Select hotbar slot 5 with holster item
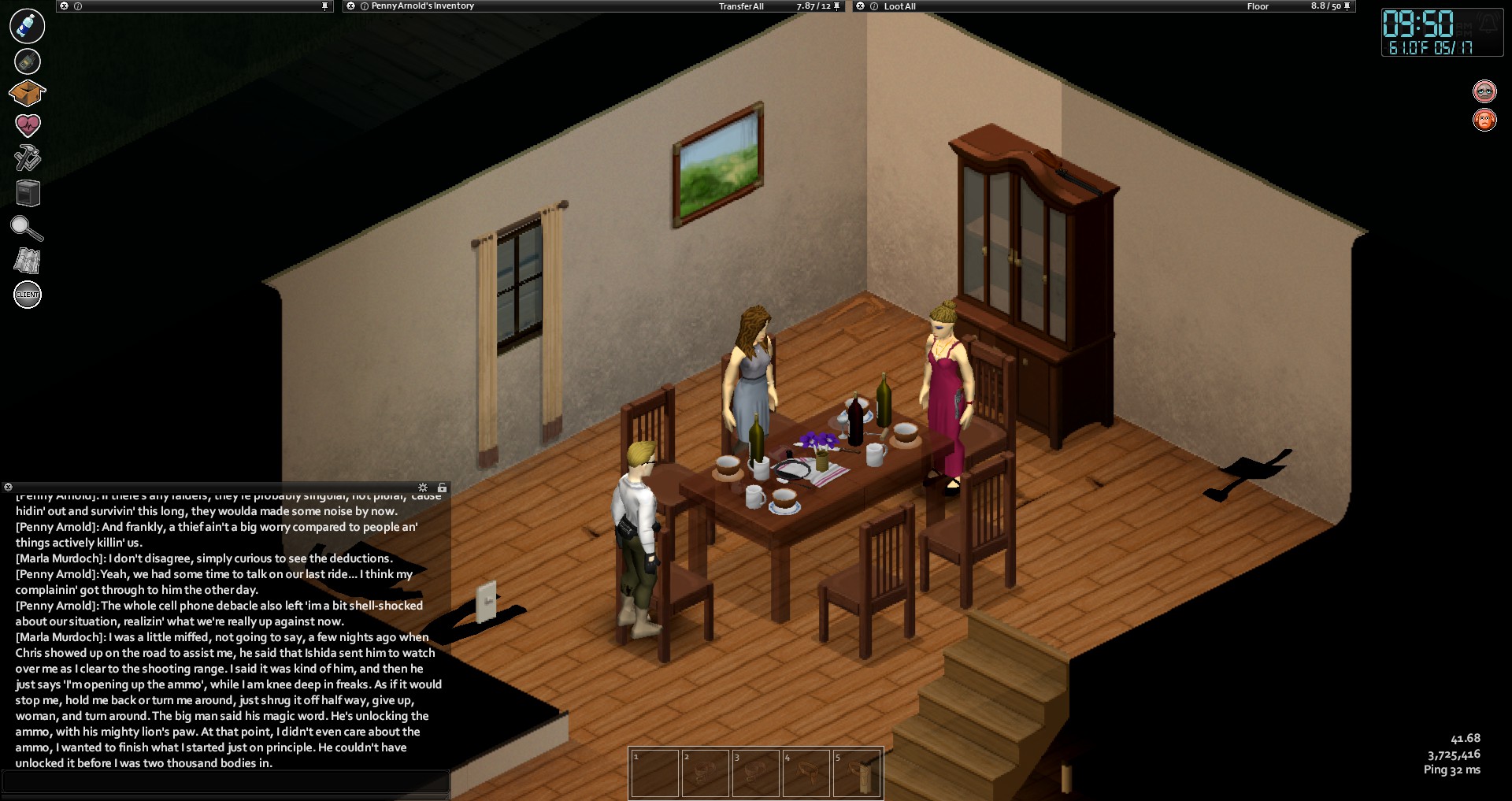Viewport: 1512px width, 801px height. click(857, 773)
